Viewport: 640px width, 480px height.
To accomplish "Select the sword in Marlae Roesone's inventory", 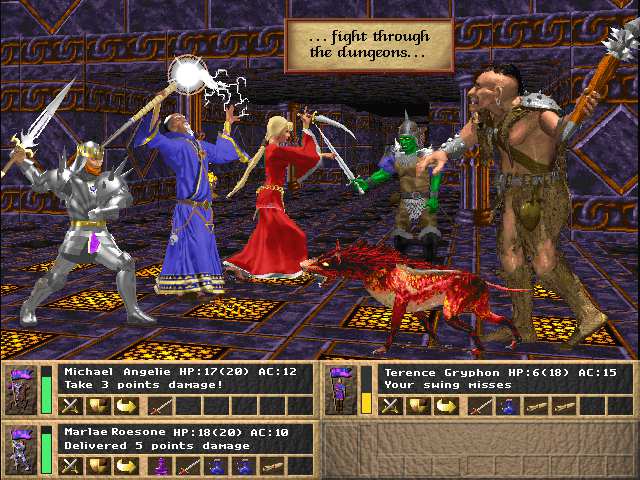I will pos(188,465).
